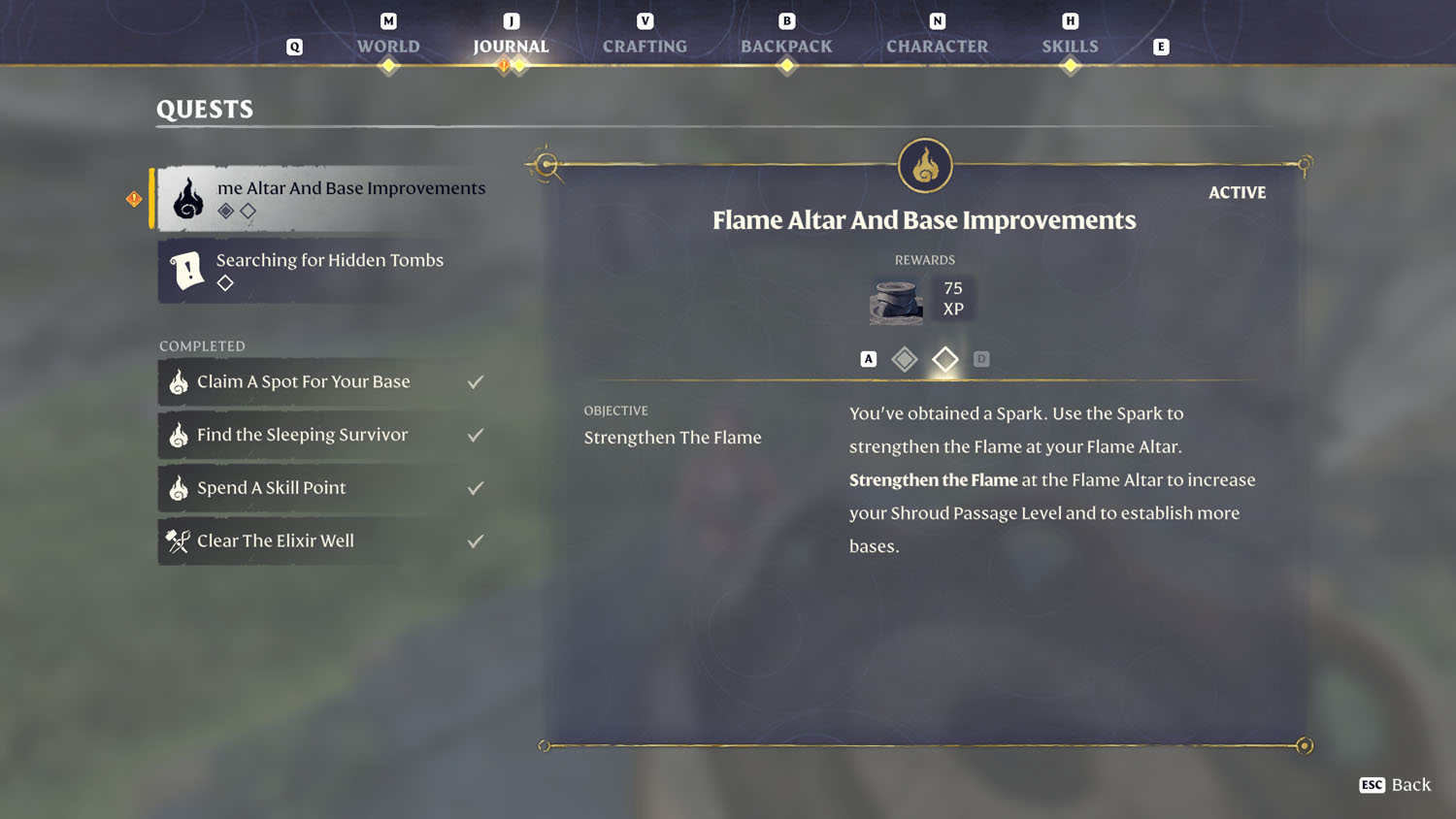Click the flame emblem above the quest title
Viewport: 1456px width, 819px height.
point(924,165)
